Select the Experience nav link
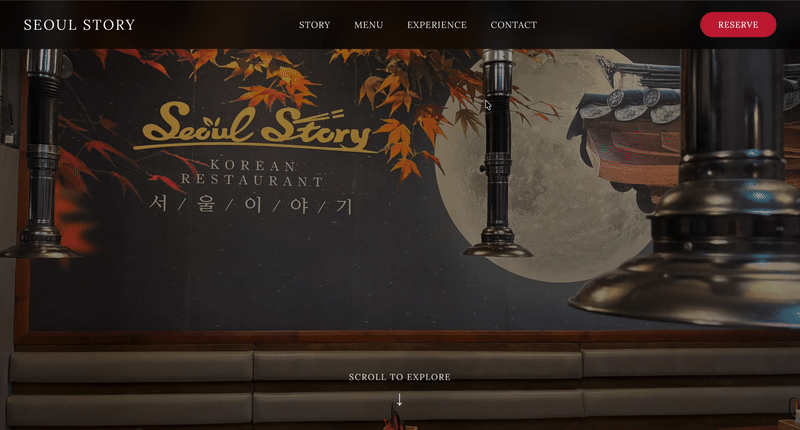800x430 pixels. pyautogui.click(x=436, y=25)
